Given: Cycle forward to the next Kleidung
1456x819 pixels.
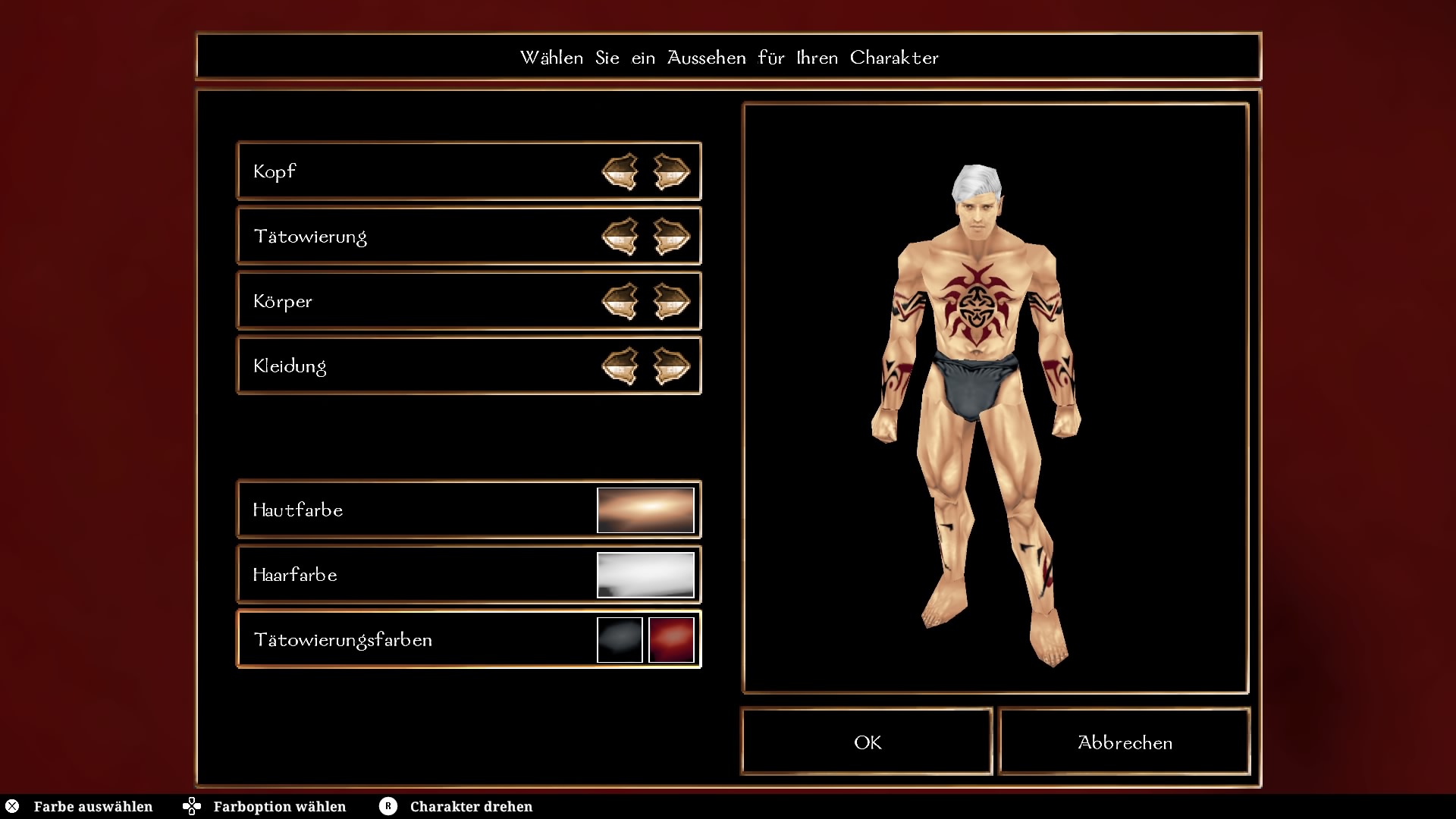Looking at the screenshot, I should 671,366.
